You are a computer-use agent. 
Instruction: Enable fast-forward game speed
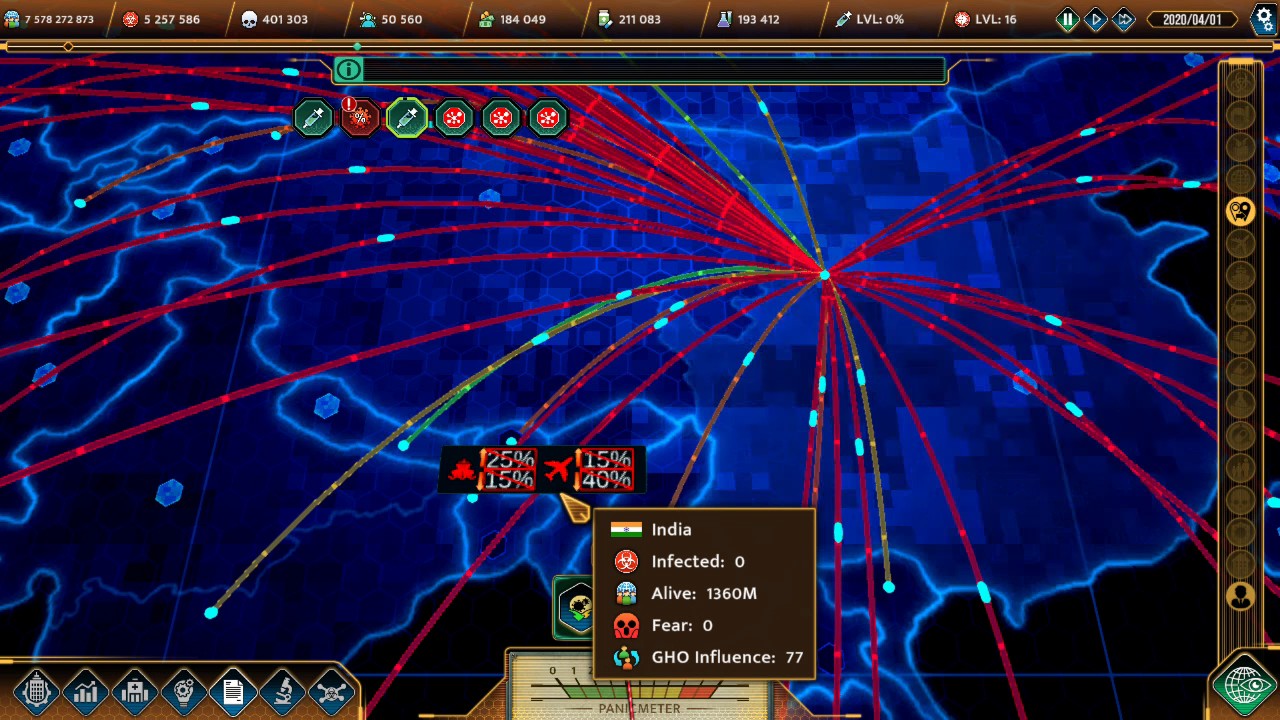coord(1123,18)
